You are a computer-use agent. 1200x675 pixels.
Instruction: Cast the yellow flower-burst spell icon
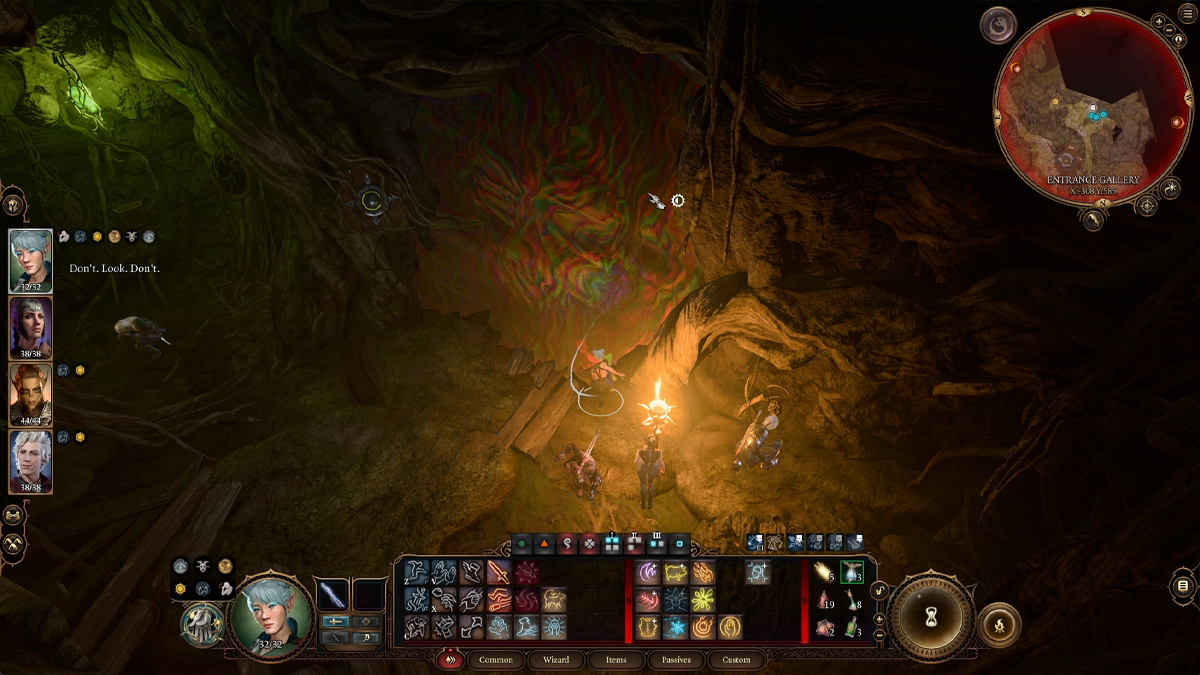[702, 600]
